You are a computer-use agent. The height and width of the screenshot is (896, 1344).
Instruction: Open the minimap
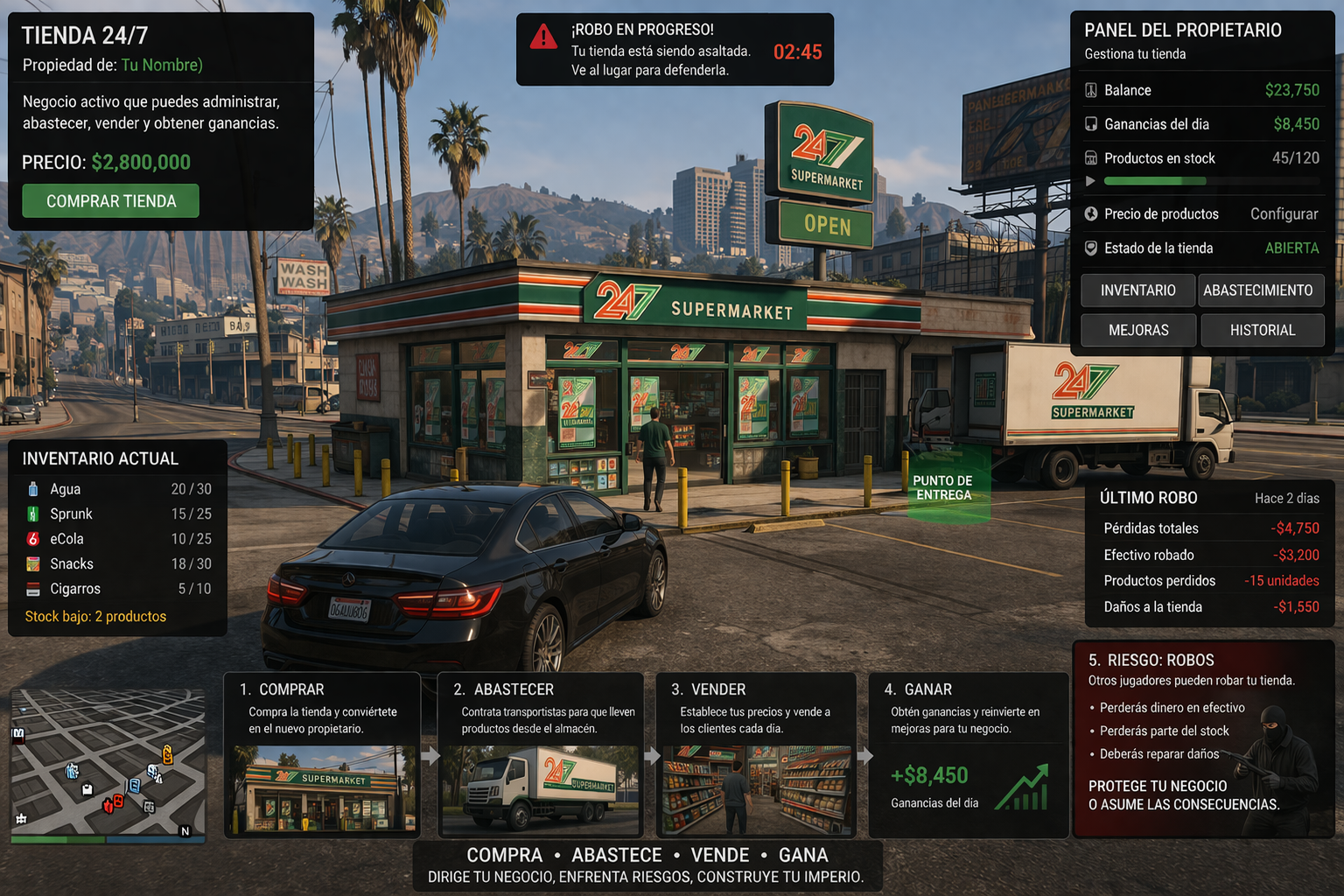(x=108, y=766)
